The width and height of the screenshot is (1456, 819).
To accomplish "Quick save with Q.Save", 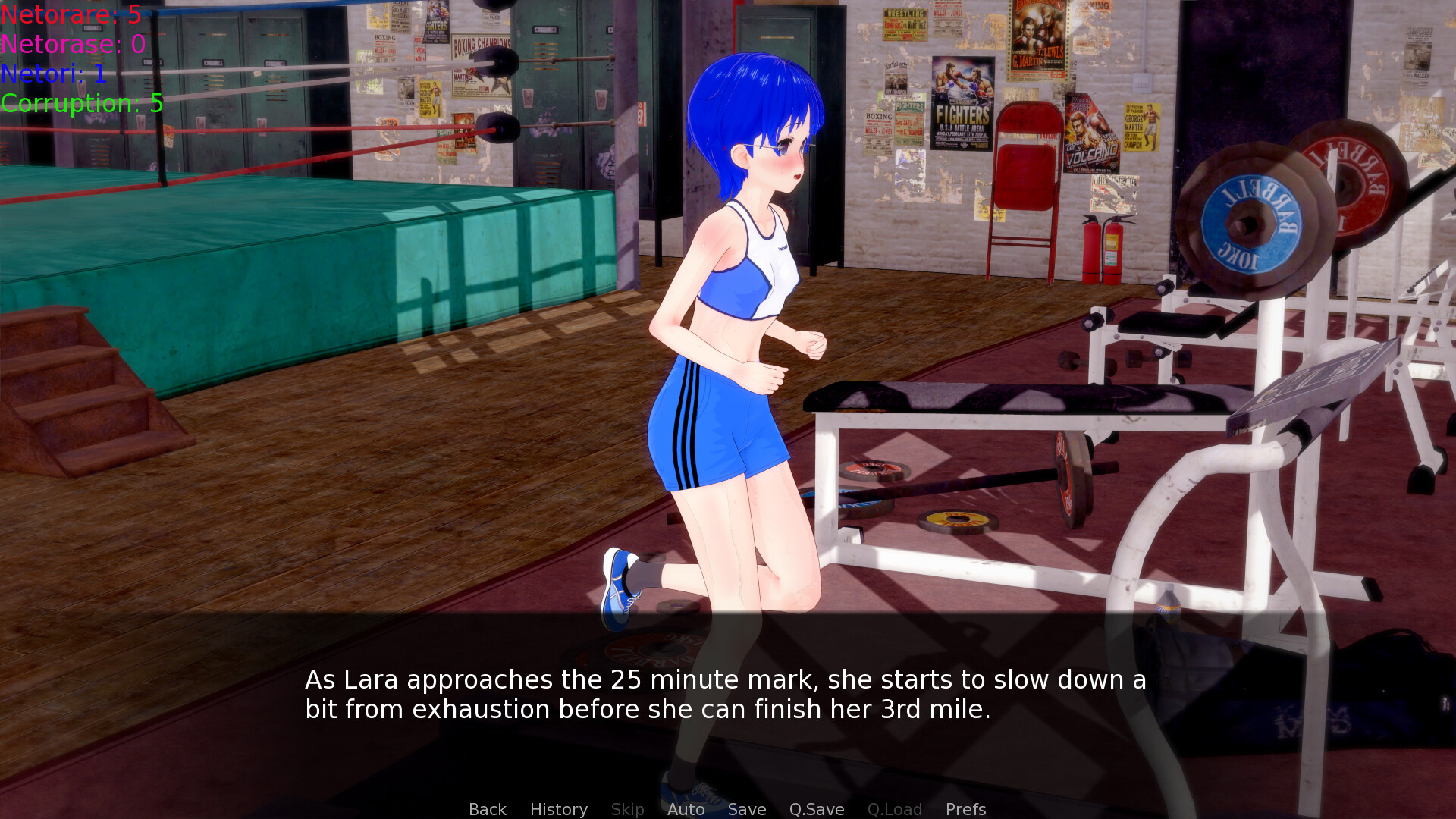I will click(x=816, y=809).
